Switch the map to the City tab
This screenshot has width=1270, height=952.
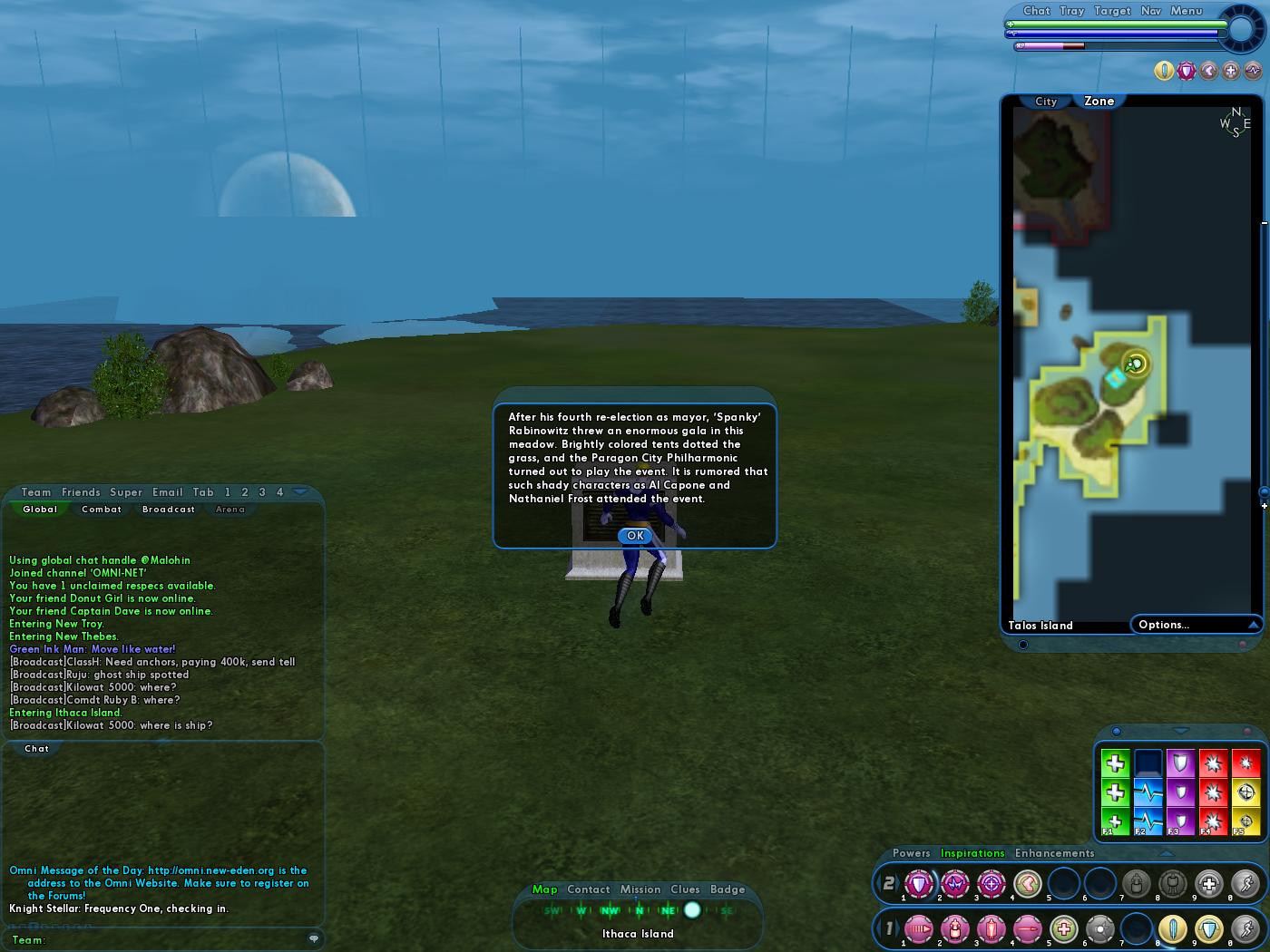[1046, 102]
